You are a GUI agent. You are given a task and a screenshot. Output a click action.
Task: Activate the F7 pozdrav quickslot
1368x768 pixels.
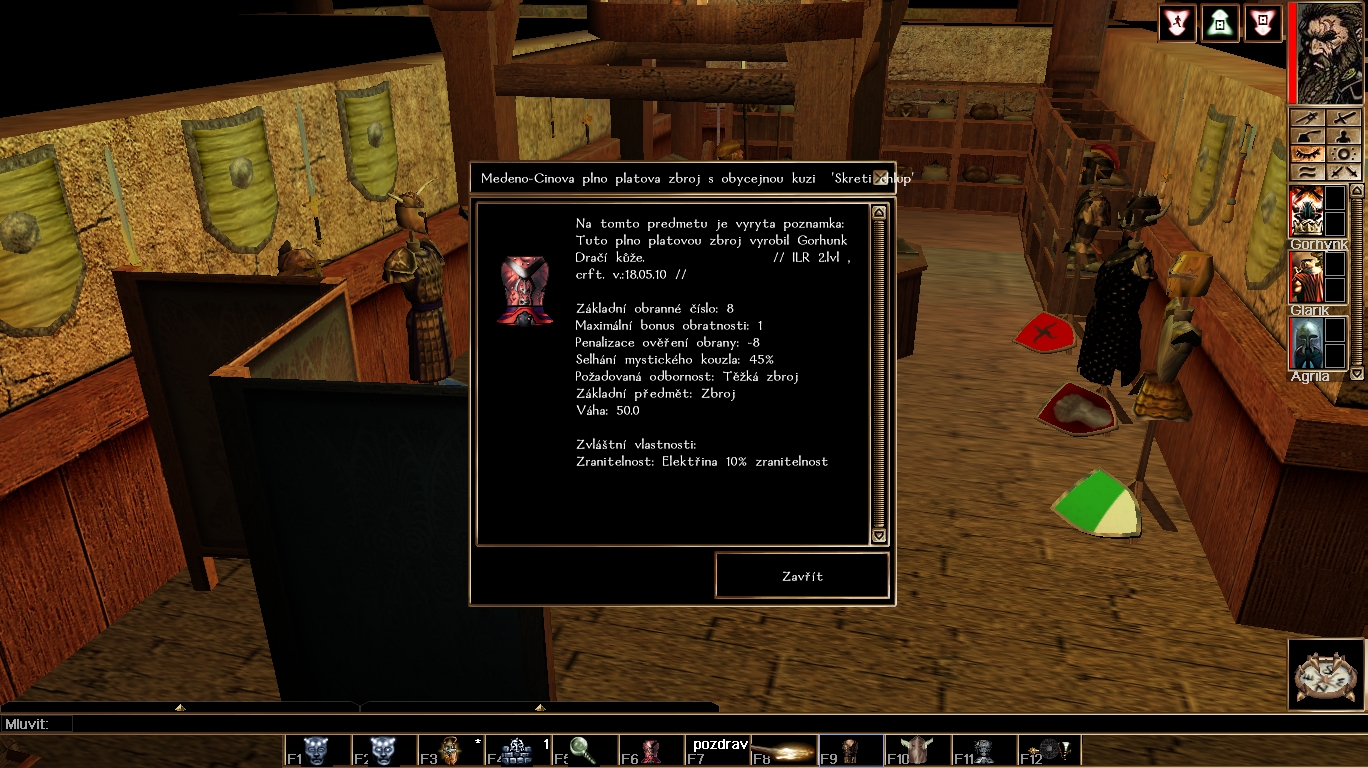[x=717, y=750]
